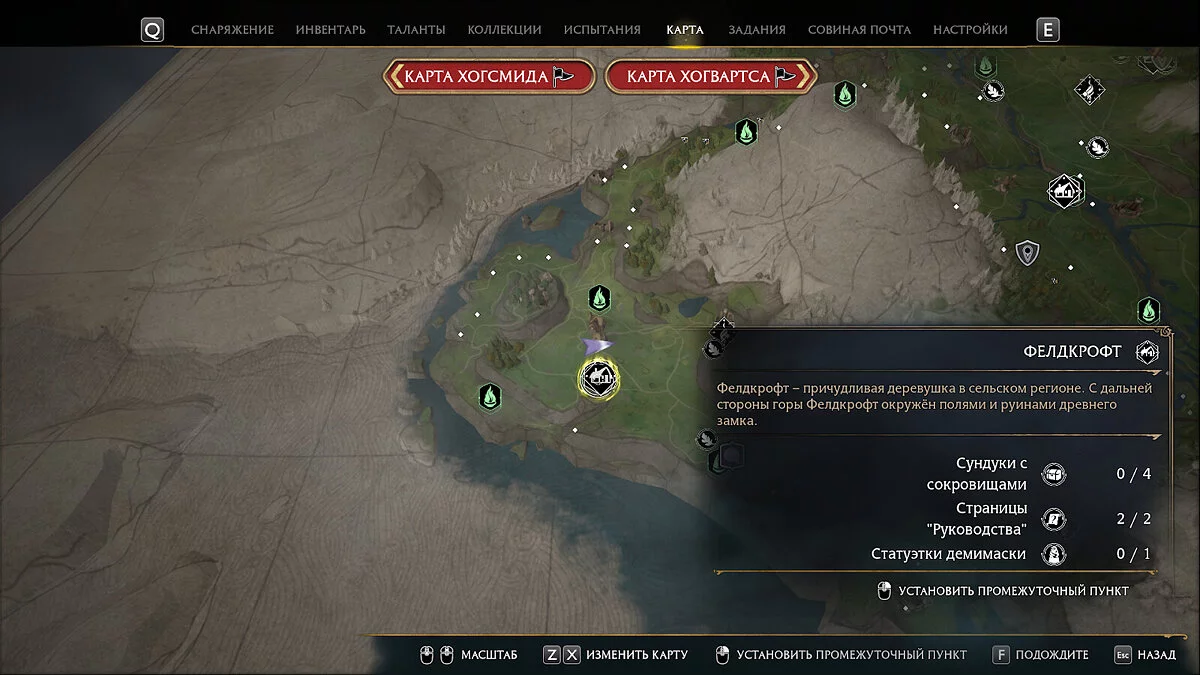Viewport: 1200px width, 675px height.
Task: Choose the hamlet house marker by the river
Action: pos(1066,189)
